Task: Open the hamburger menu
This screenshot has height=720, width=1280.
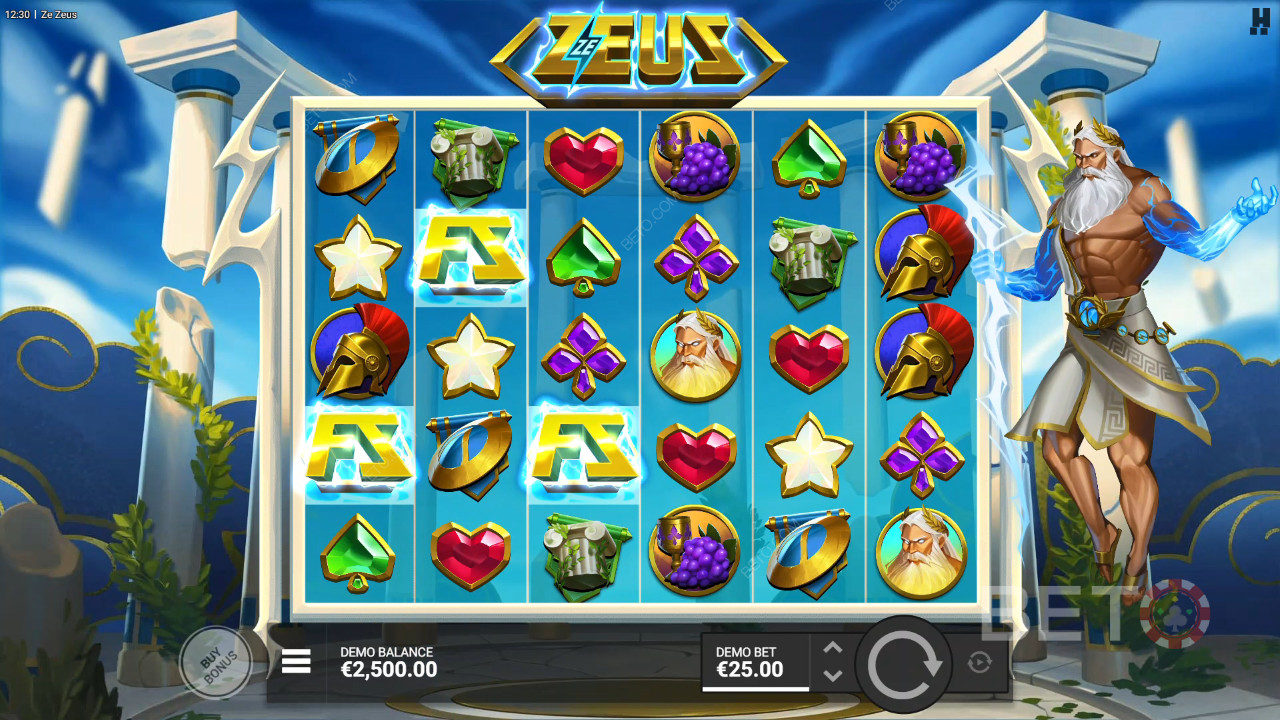Action: pyautogui.click(x=296, y=661)
